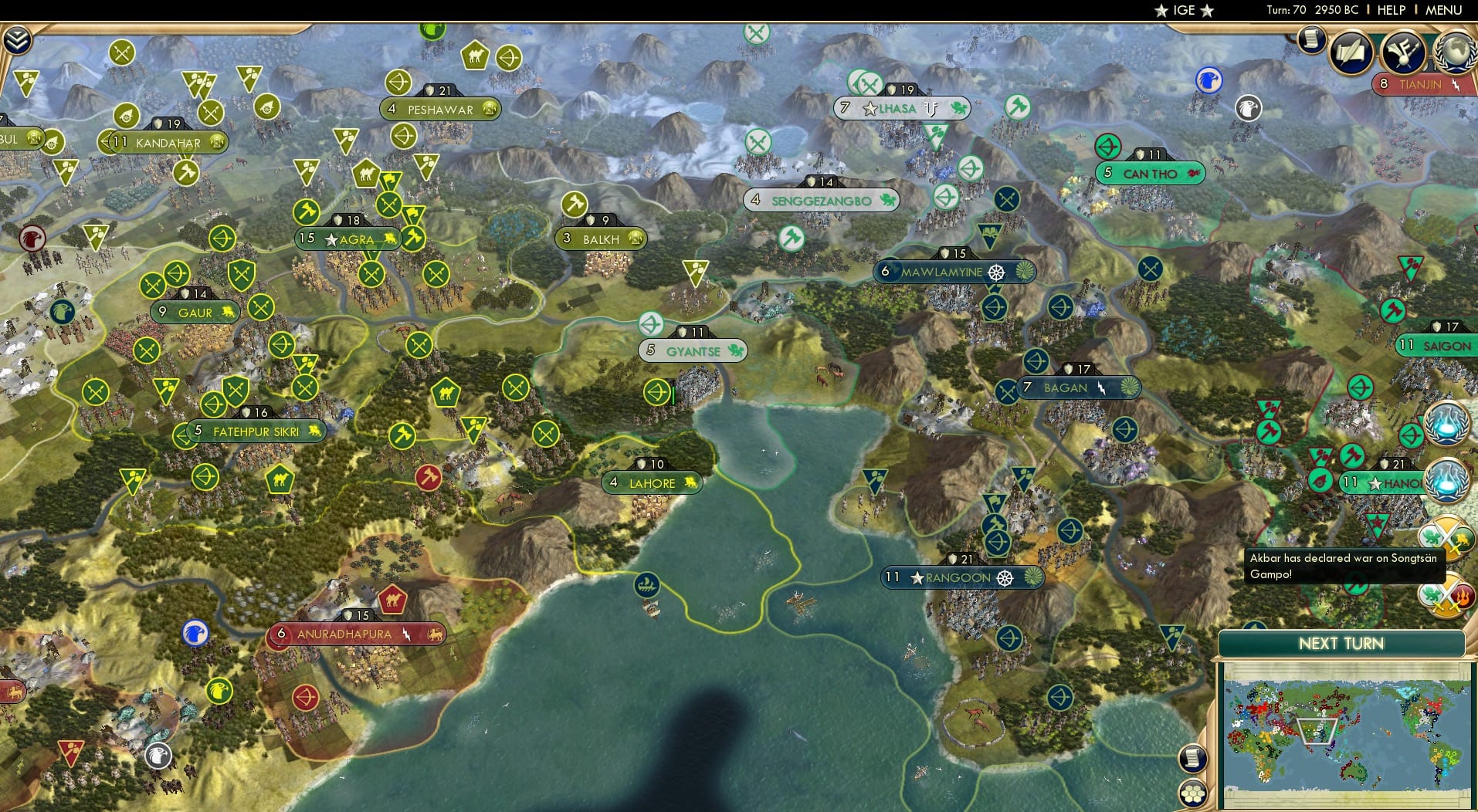This screenshot has height=812, width=1478.
Task: Click the religion wheel icon on Mawlamyine's banner
Action: point(996,272)
